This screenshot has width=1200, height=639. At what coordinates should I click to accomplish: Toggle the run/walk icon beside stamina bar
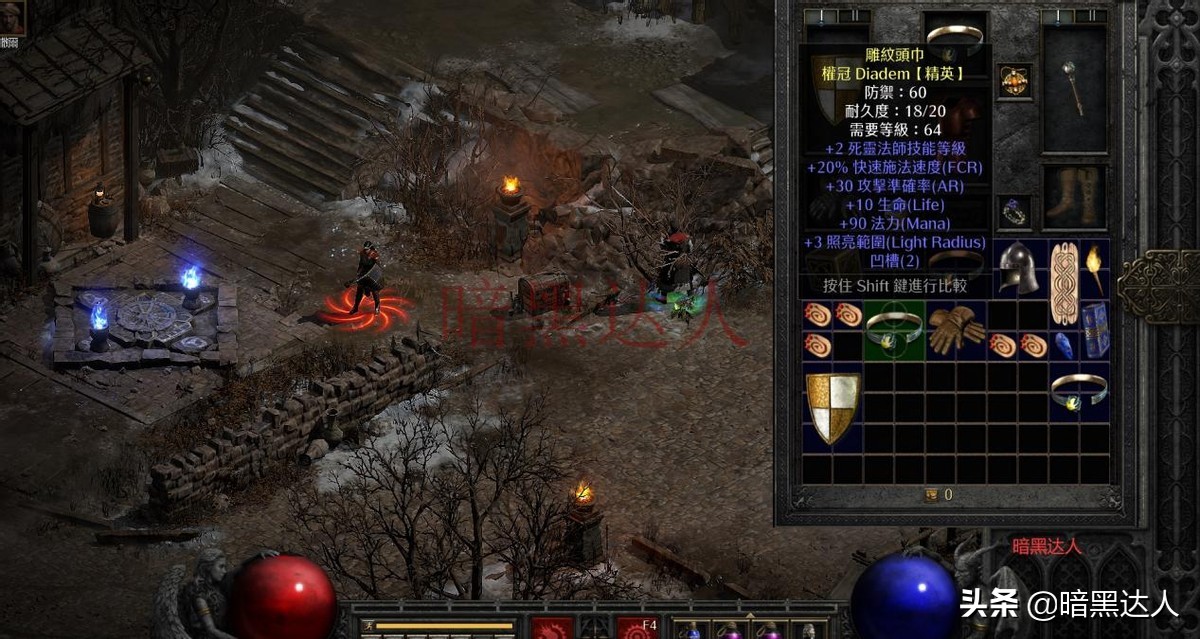[x=368, y=627]
